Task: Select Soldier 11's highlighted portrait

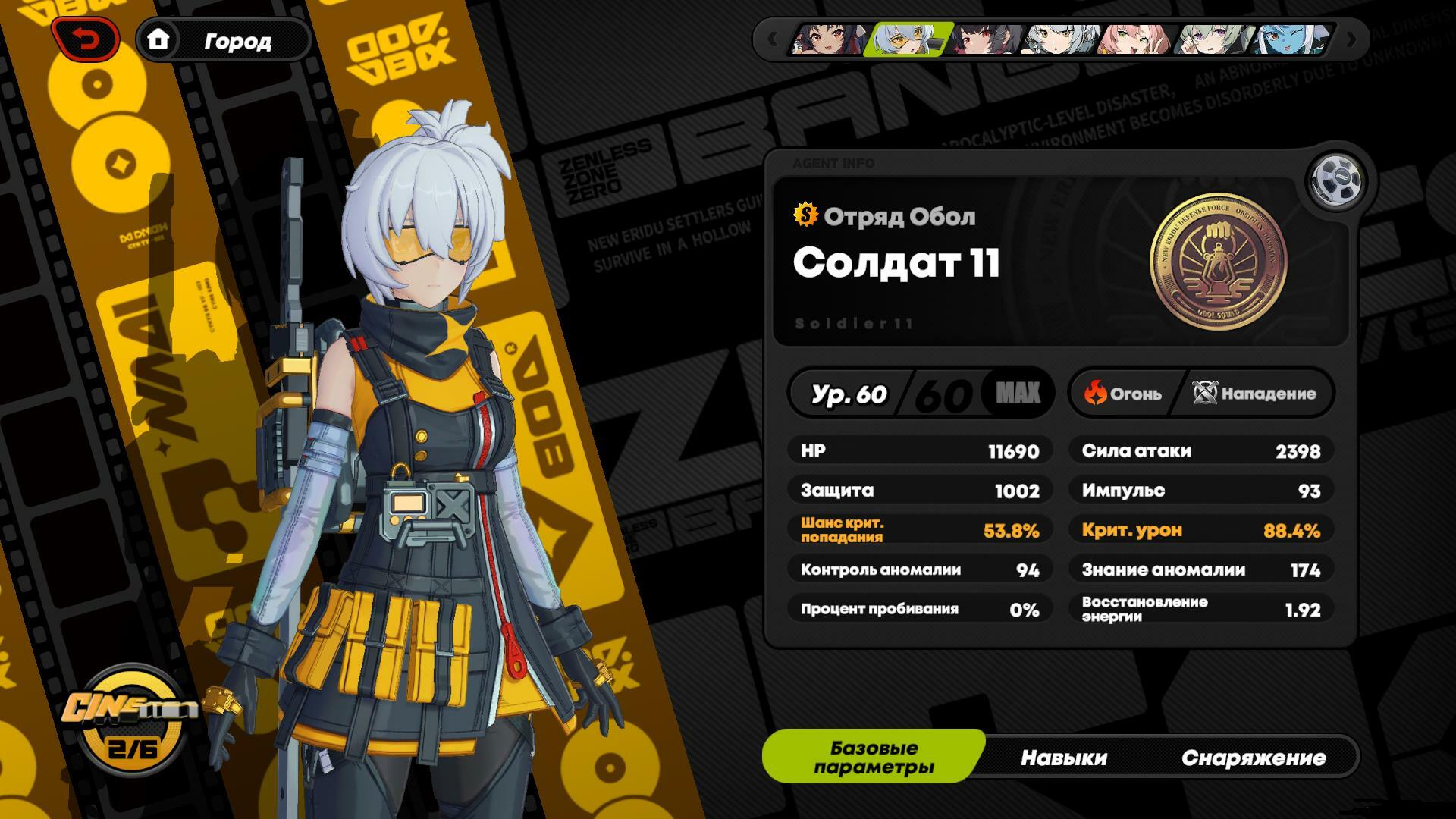Action: (909, 39)
